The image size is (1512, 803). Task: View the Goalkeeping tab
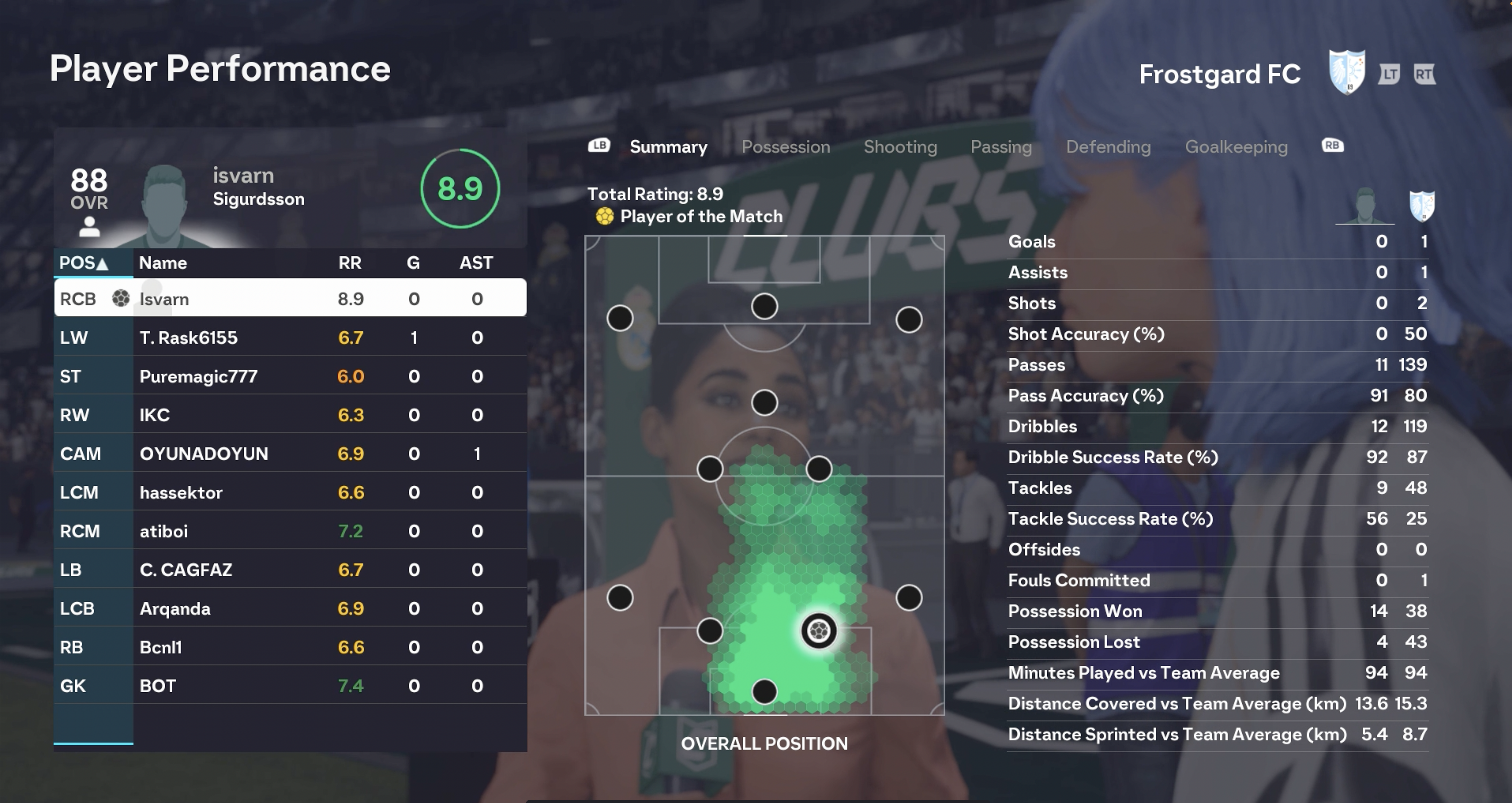click(x=1236, y=147)
